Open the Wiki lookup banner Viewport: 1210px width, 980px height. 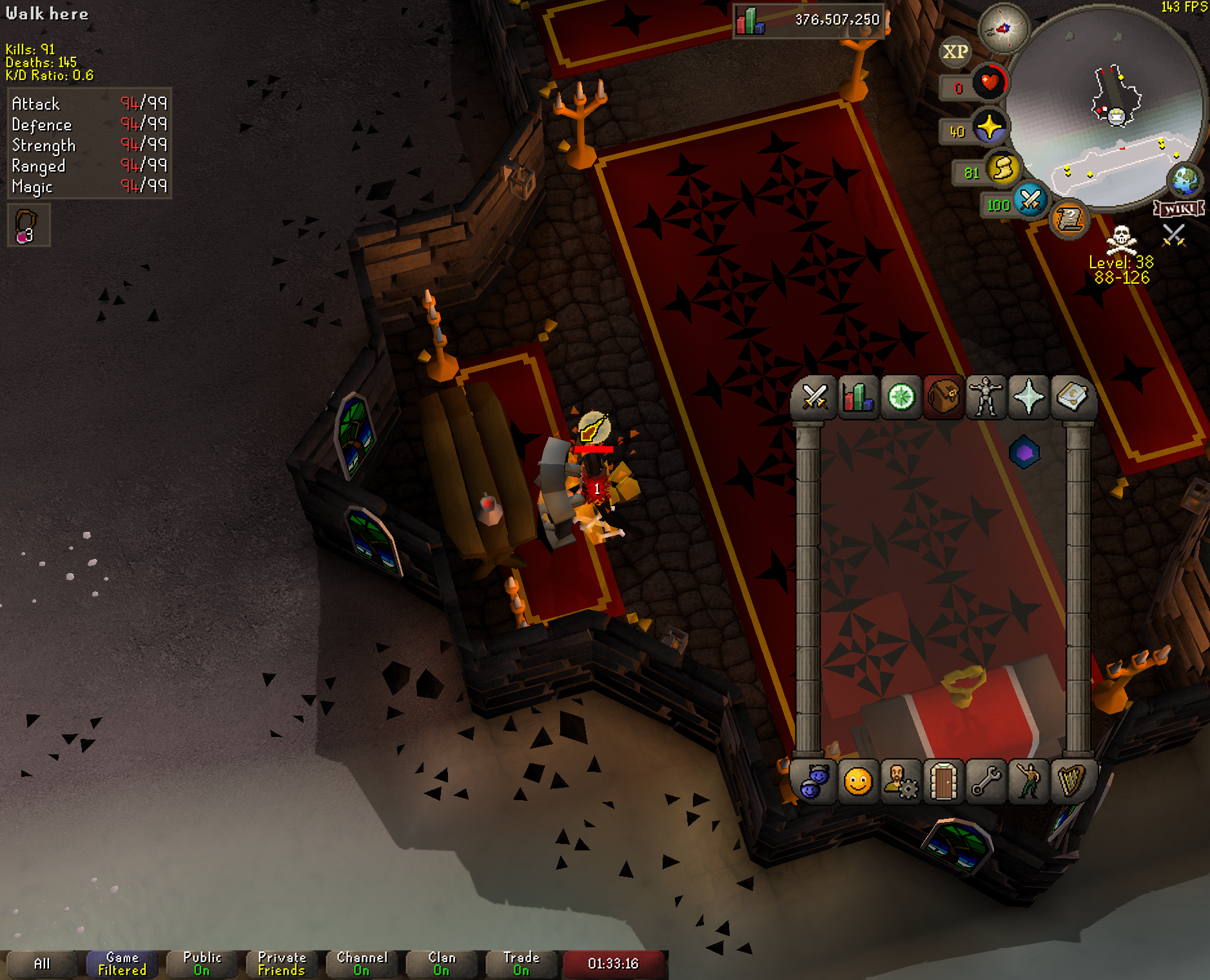coord(1179,208)
